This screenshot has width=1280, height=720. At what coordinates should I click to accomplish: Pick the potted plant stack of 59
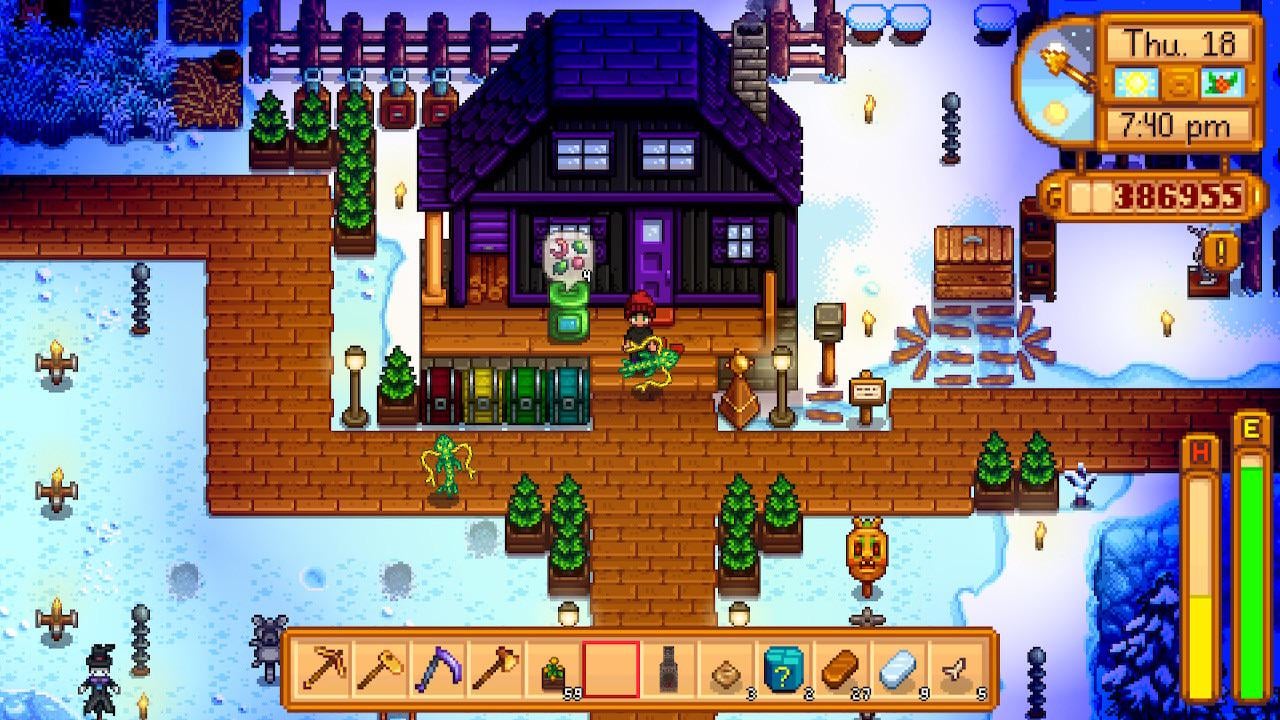tap(554, 669)
